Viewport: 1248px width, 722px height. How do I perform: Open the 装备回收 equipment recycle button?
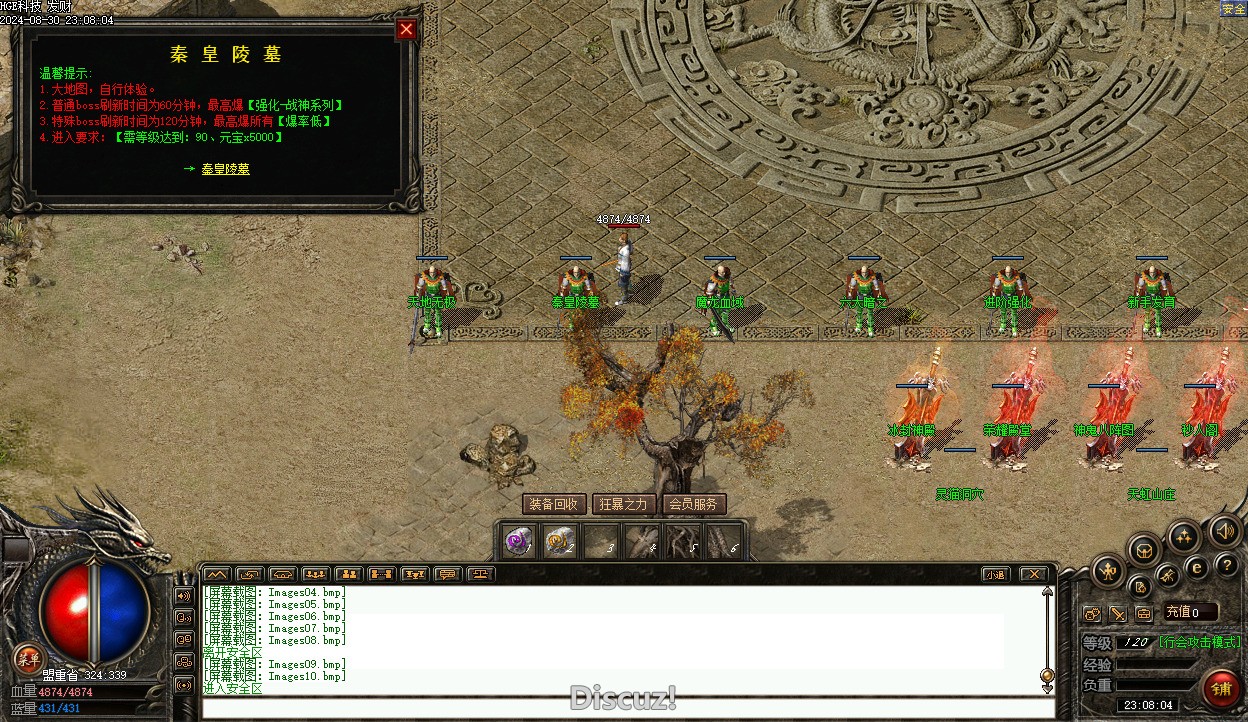(553, 504)
